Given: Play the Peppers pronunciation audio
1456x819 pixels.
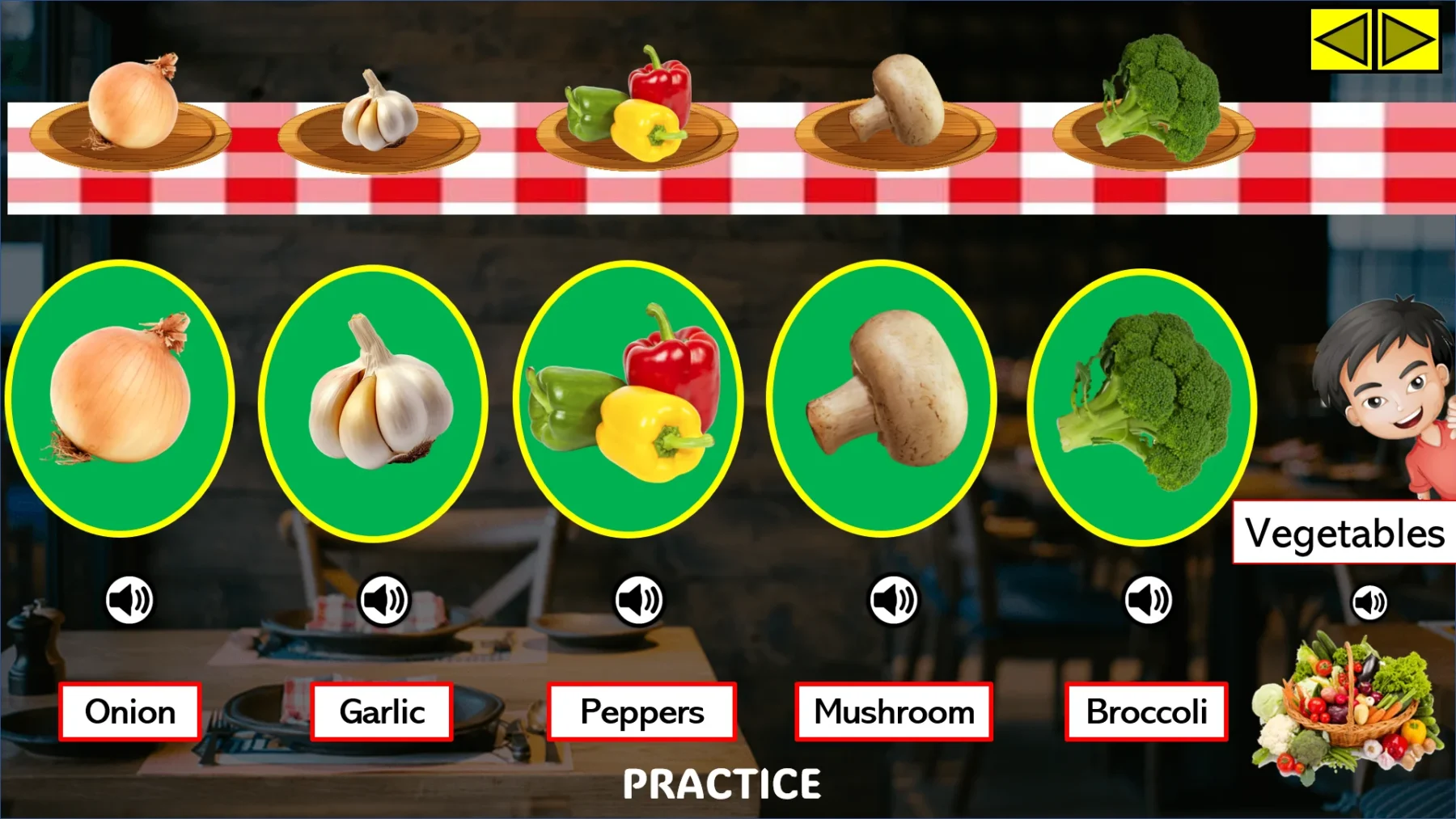Looking at the screenshot, I should [640, 598].
